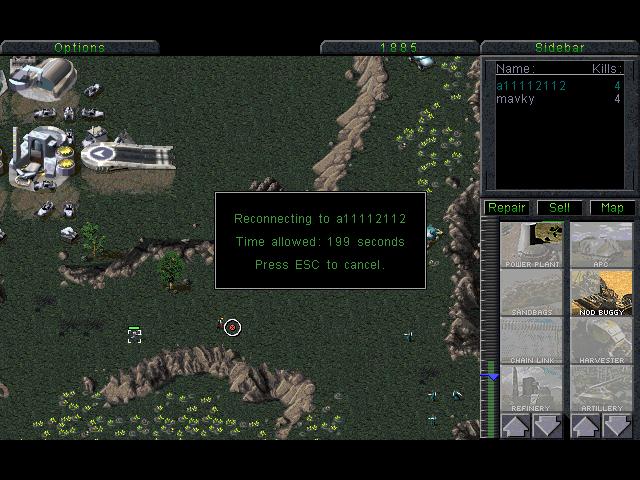Click the down arrow under the structures column
640x480 pixels.
(x=549, y=427)
